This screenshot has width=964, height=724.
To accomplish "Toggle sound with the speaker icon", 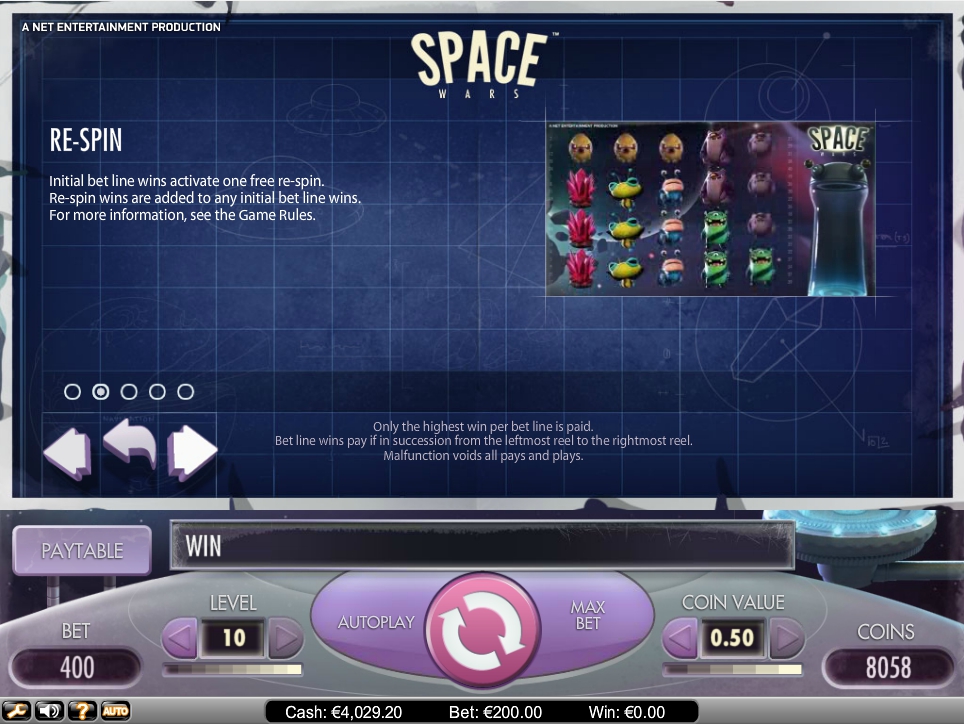I will click(48, 711).
